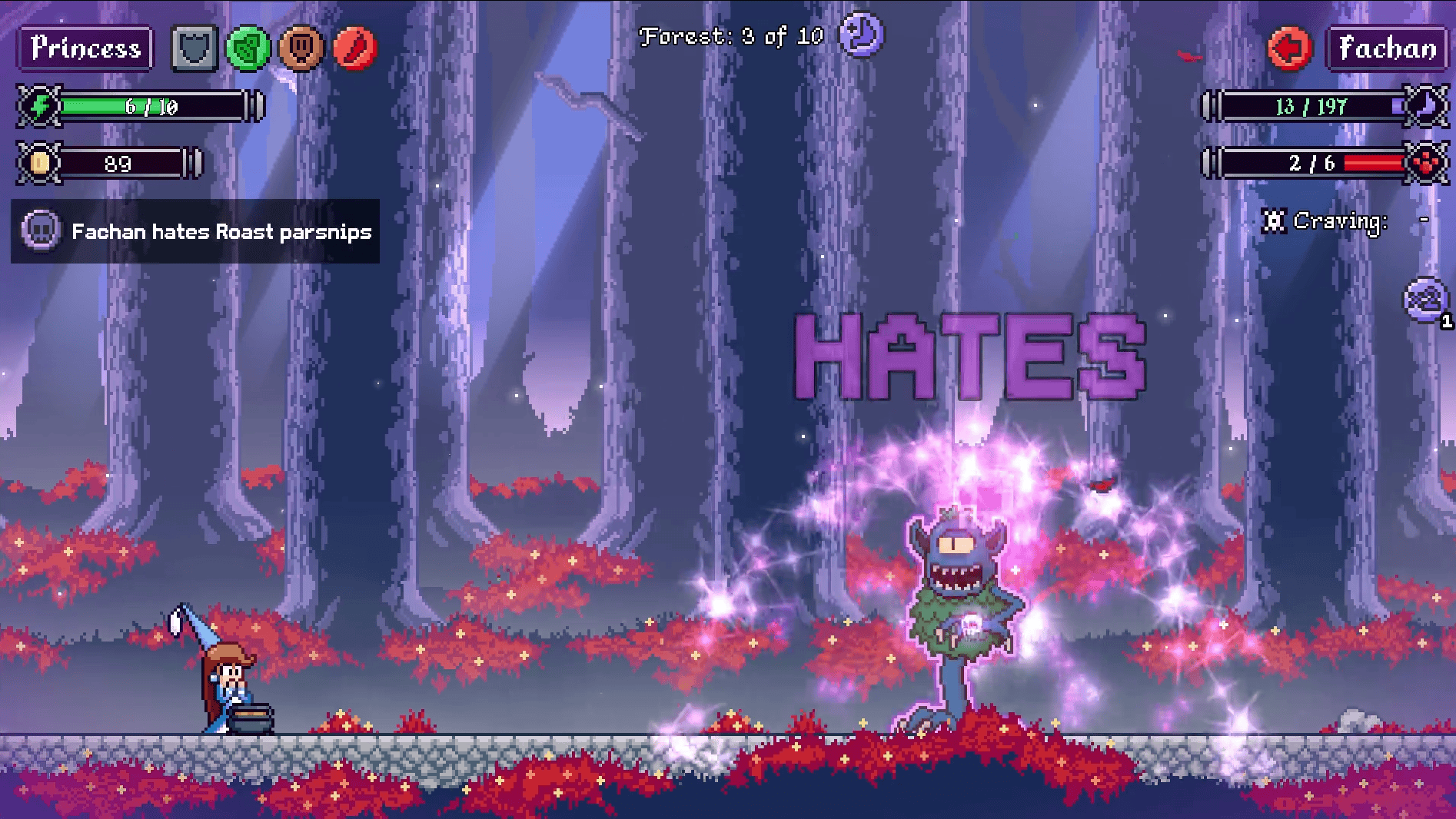This screenshot has height=819, width=1456.
Task: Select the gray shield icon
Action: tap(194, 48)
